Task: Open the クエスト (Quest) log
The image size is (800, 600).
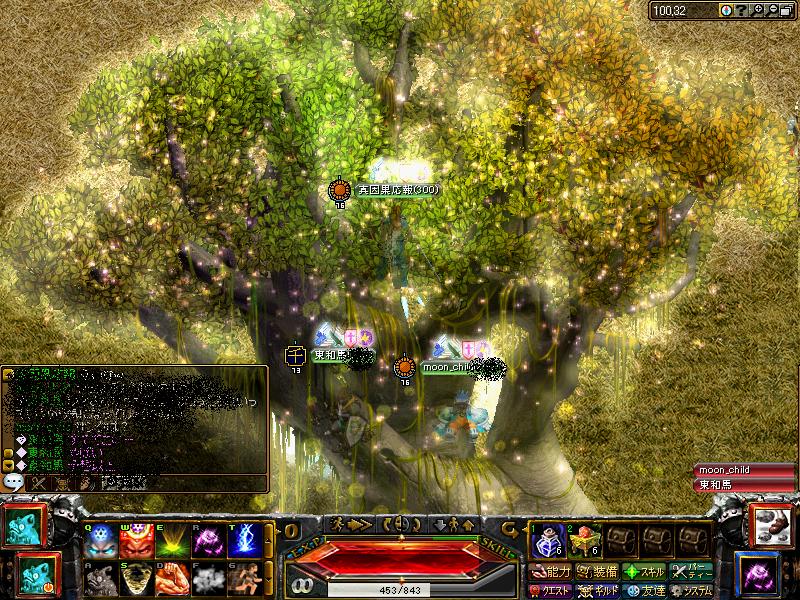Action: pyautogui.click(x=551, y=590)
